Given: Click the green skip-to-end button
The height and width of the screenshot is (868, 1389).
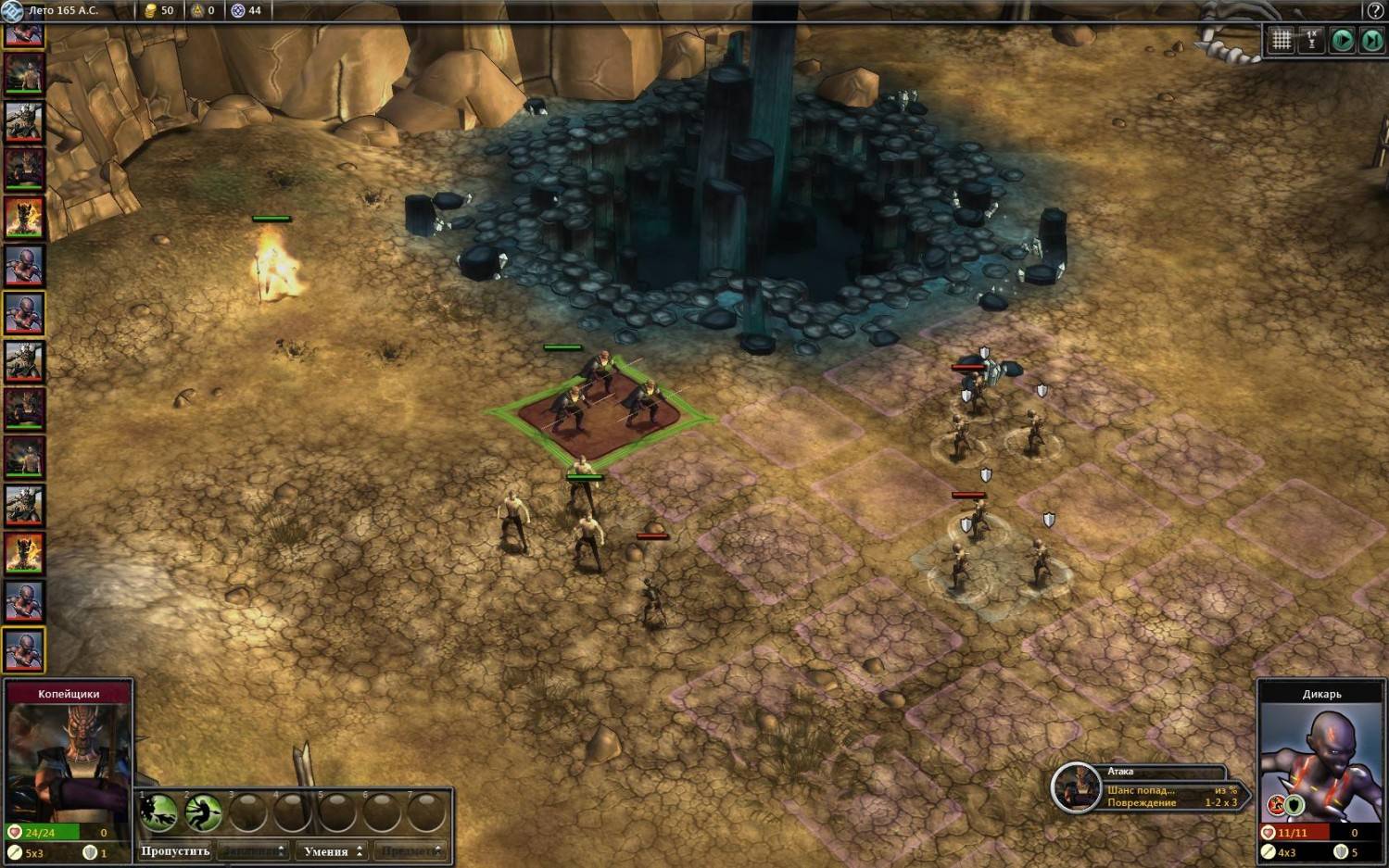Looking at the screenshot, I should tap(1371, 40).
